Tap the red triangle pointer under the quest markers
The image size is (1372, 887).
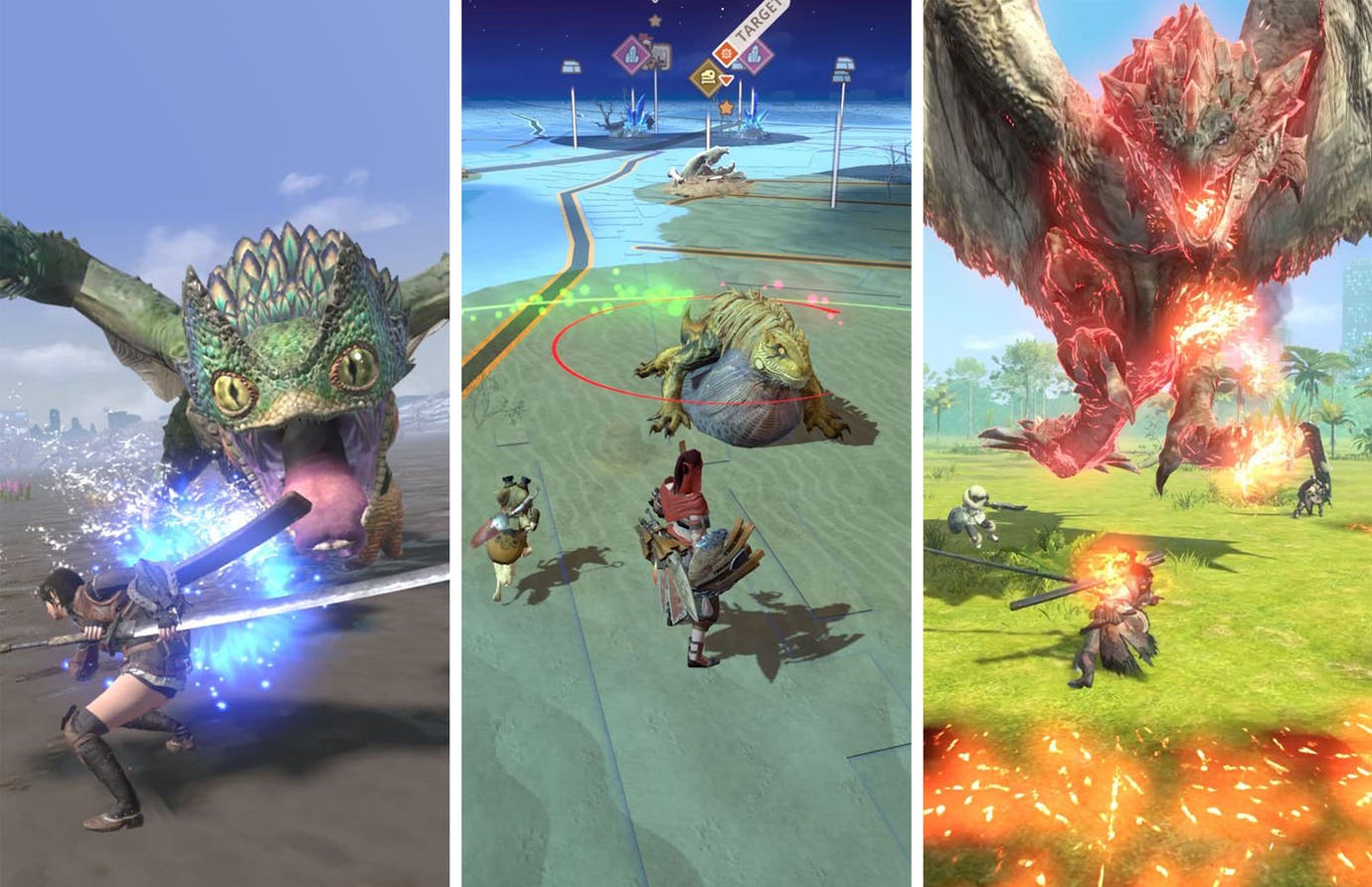click(725, 79)
